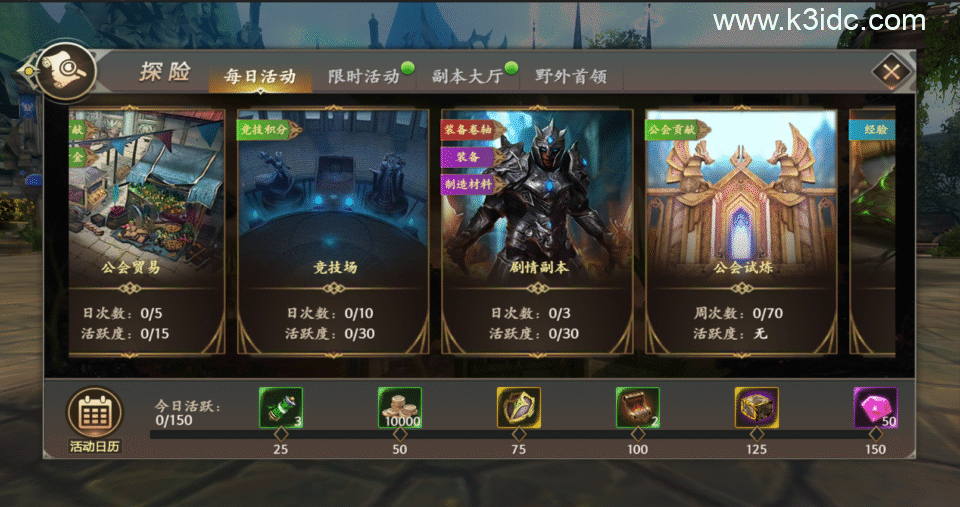
Task: Click the 探险 scroll emblem icon
Action: 65,69
